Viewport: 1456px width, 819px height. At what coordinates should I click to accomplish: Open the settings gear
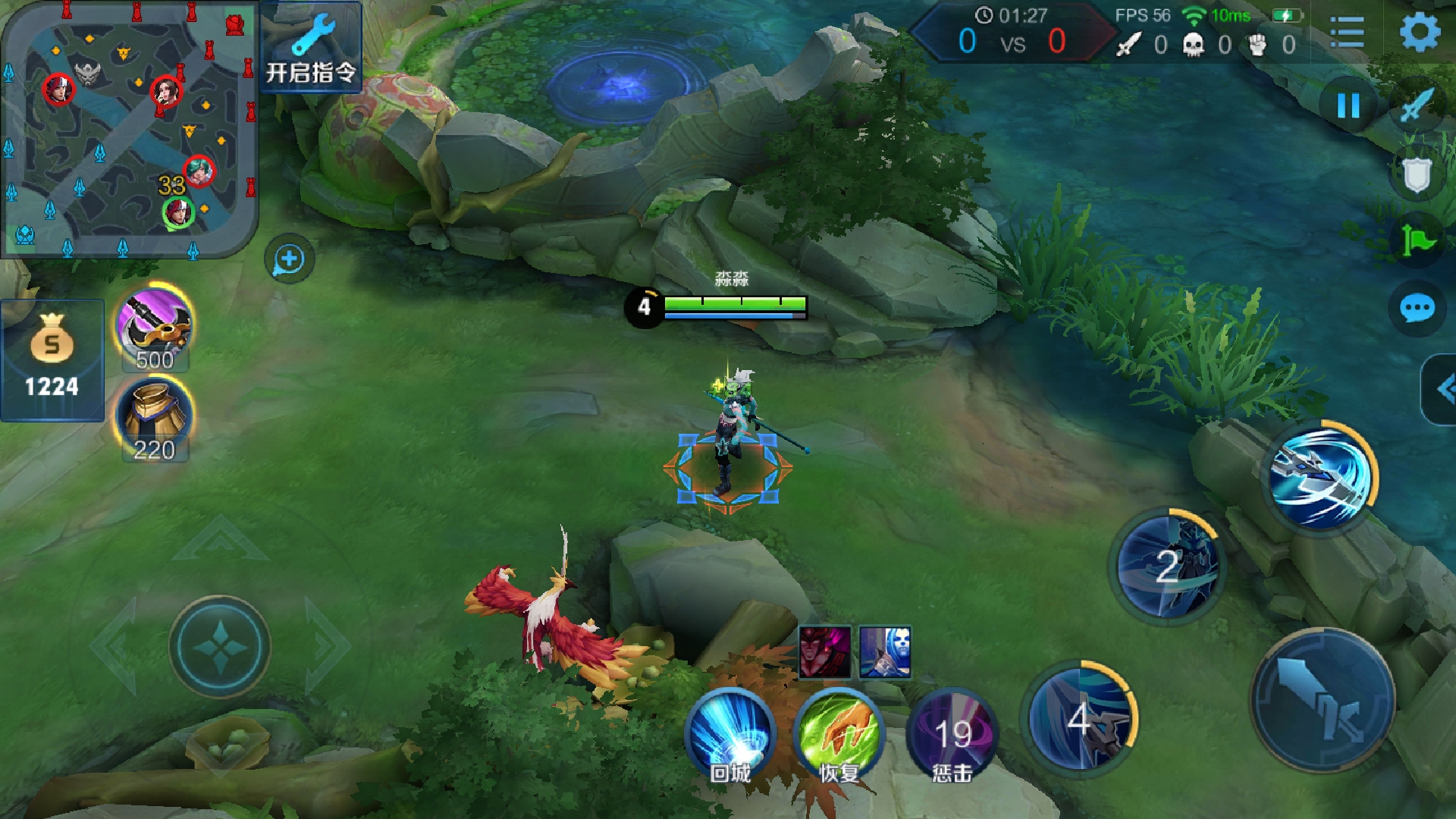click(x=1419, y=33)
